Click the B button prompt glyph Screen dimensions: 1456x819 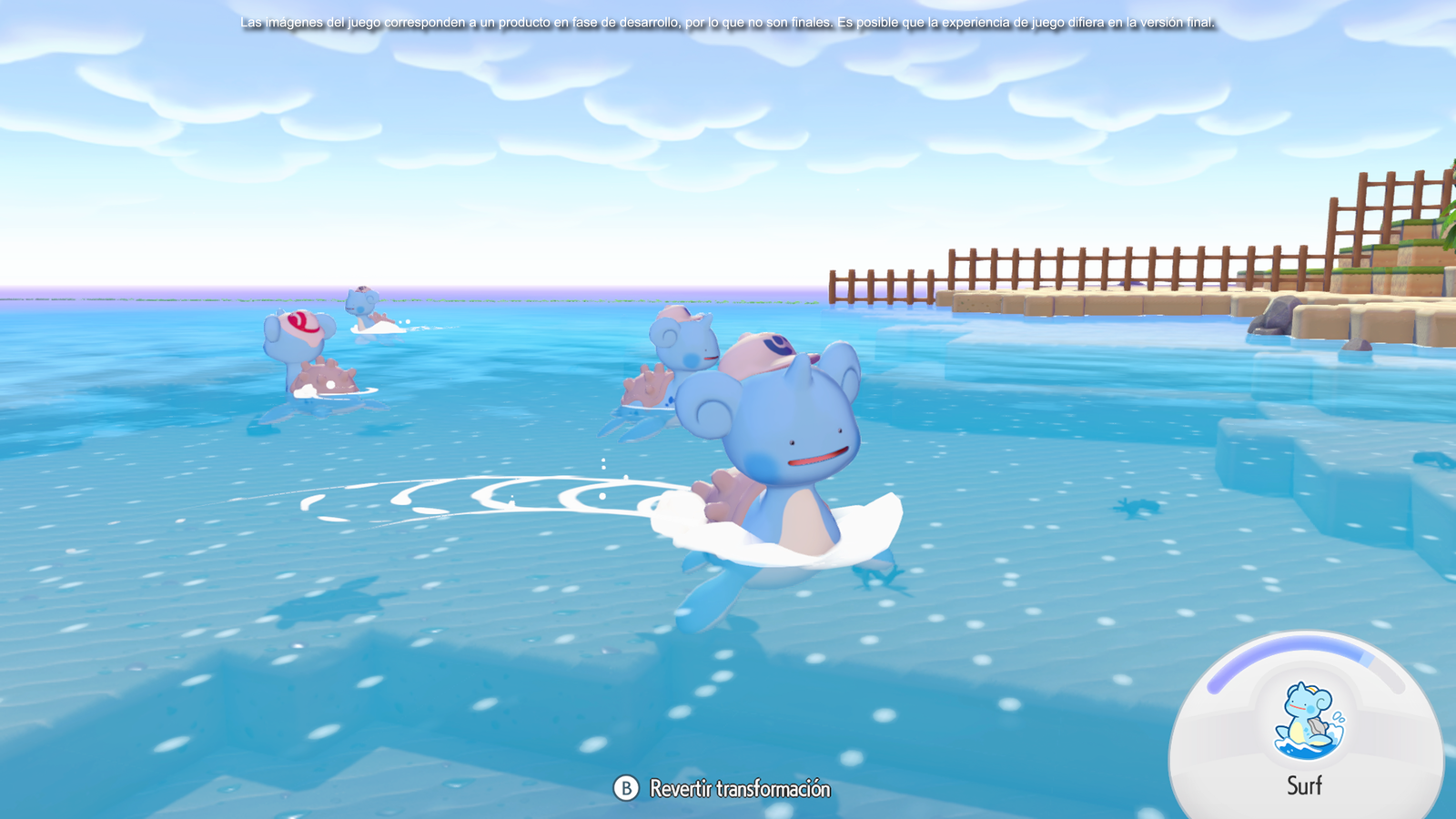coord(624,790)
